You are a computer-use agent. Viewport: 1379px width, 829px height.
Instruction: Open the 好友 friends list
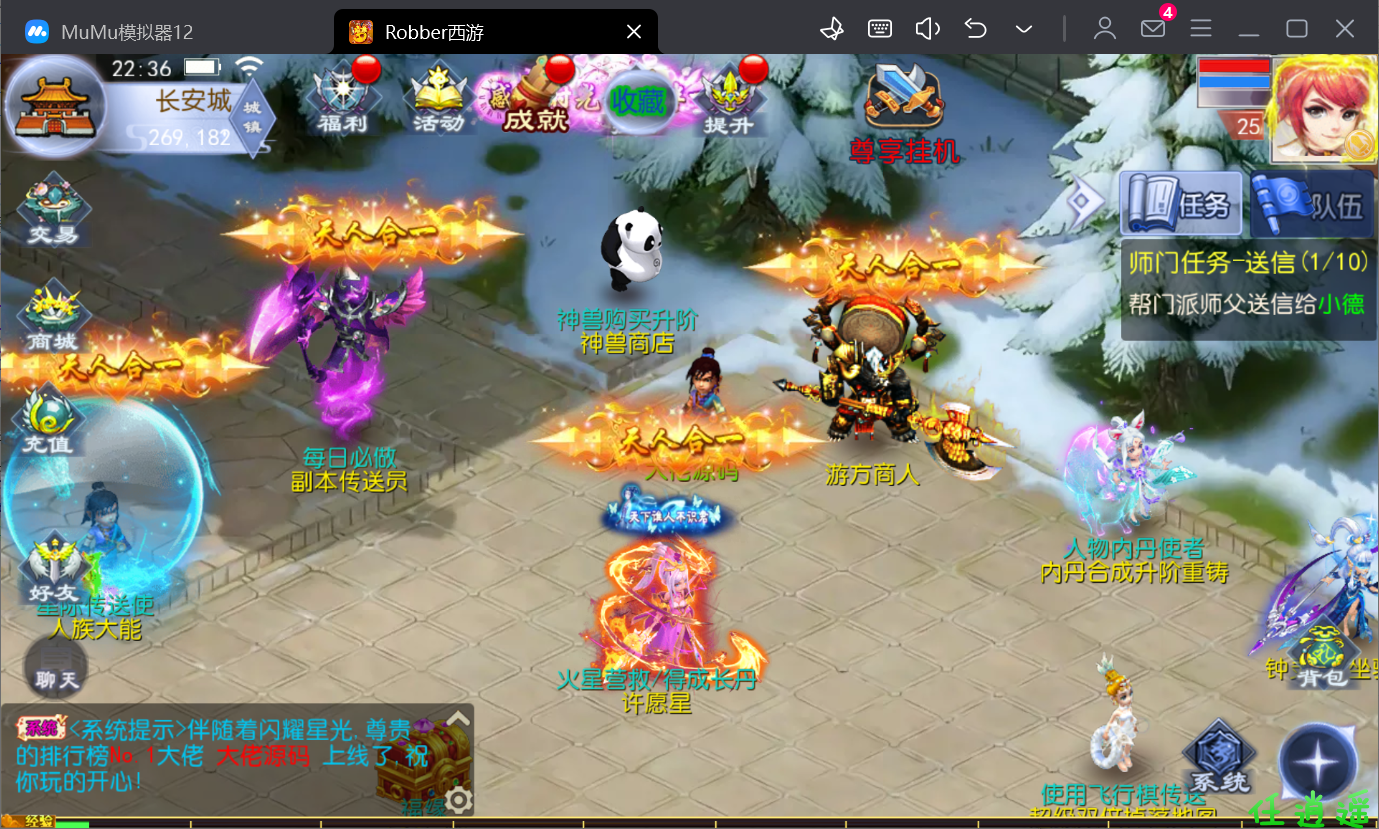[53, 570]
